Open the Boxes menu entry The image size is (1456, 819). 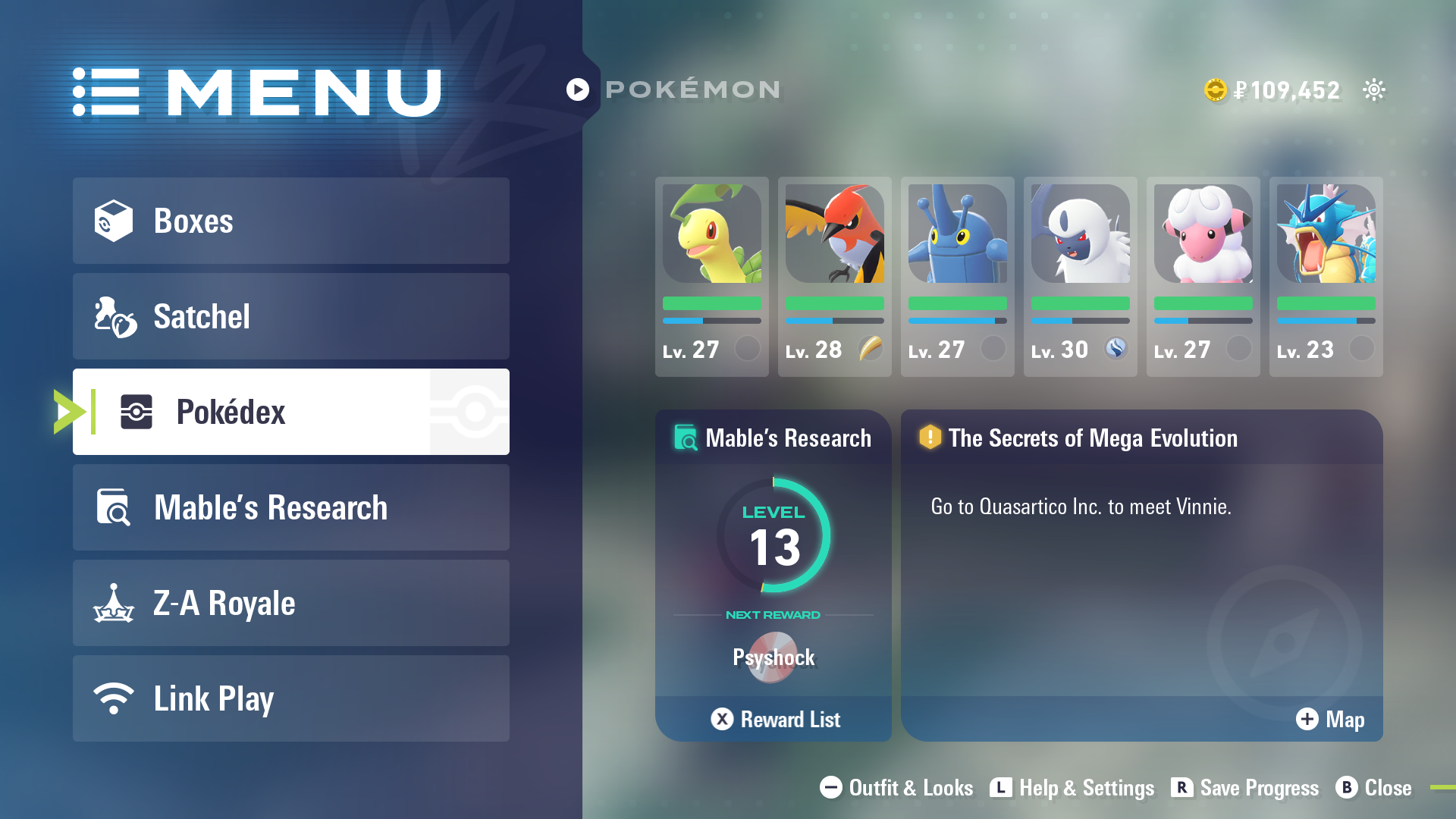pyautogui.click(x=290, y=221)
